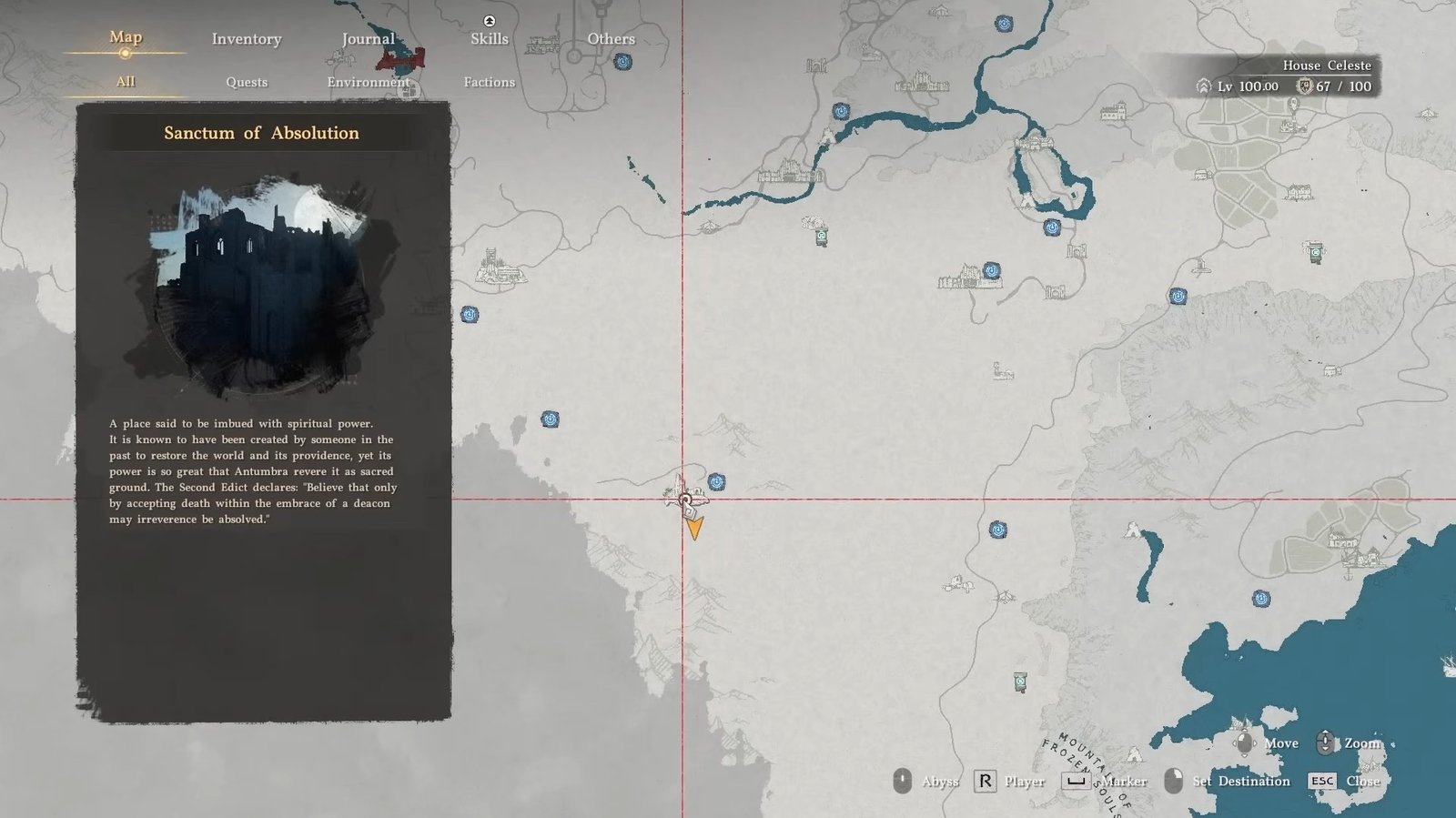
Task: Select the Factions map filter
Action: [x=489, y=82]
